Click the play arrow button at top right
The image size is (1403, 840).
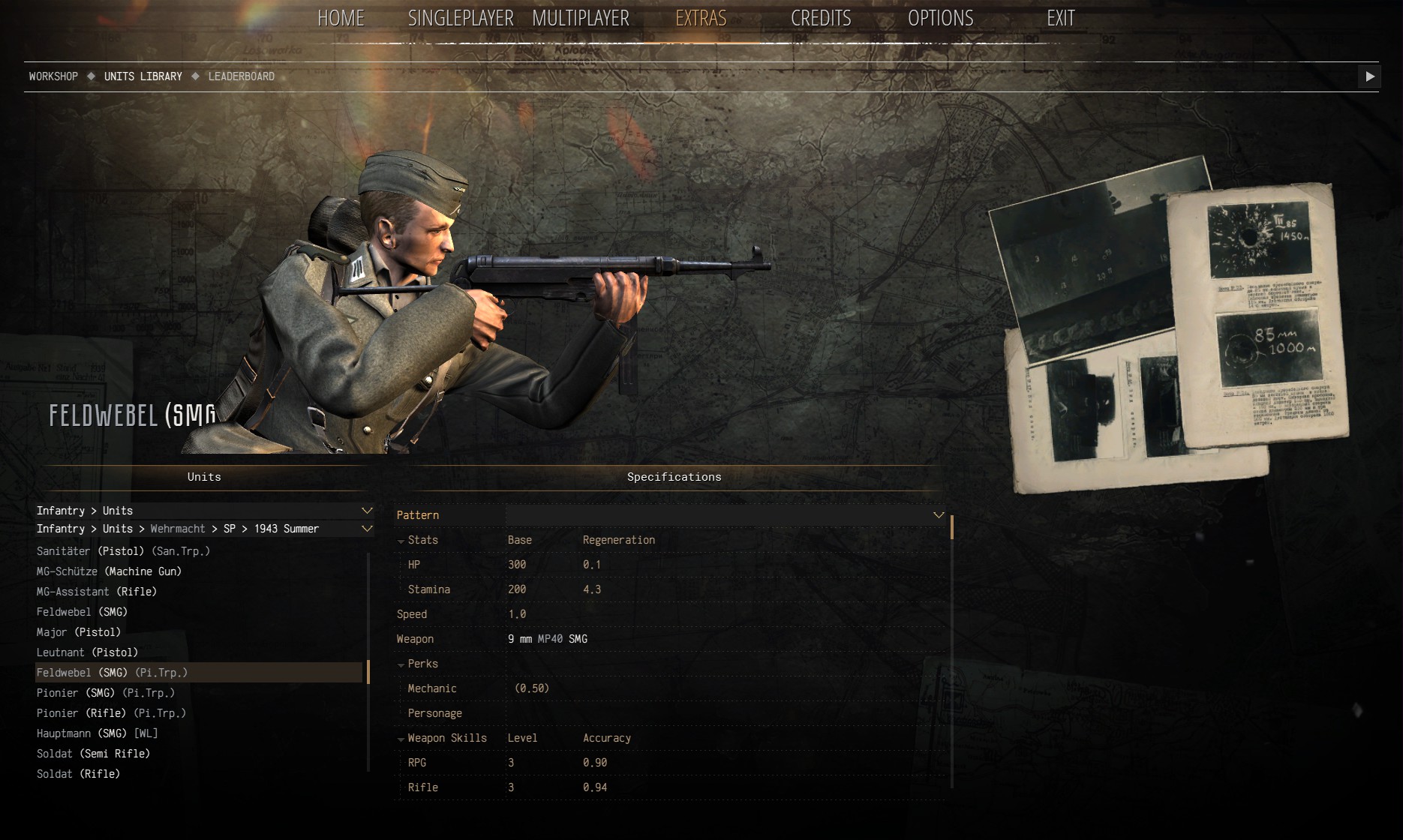point(1369,76)
